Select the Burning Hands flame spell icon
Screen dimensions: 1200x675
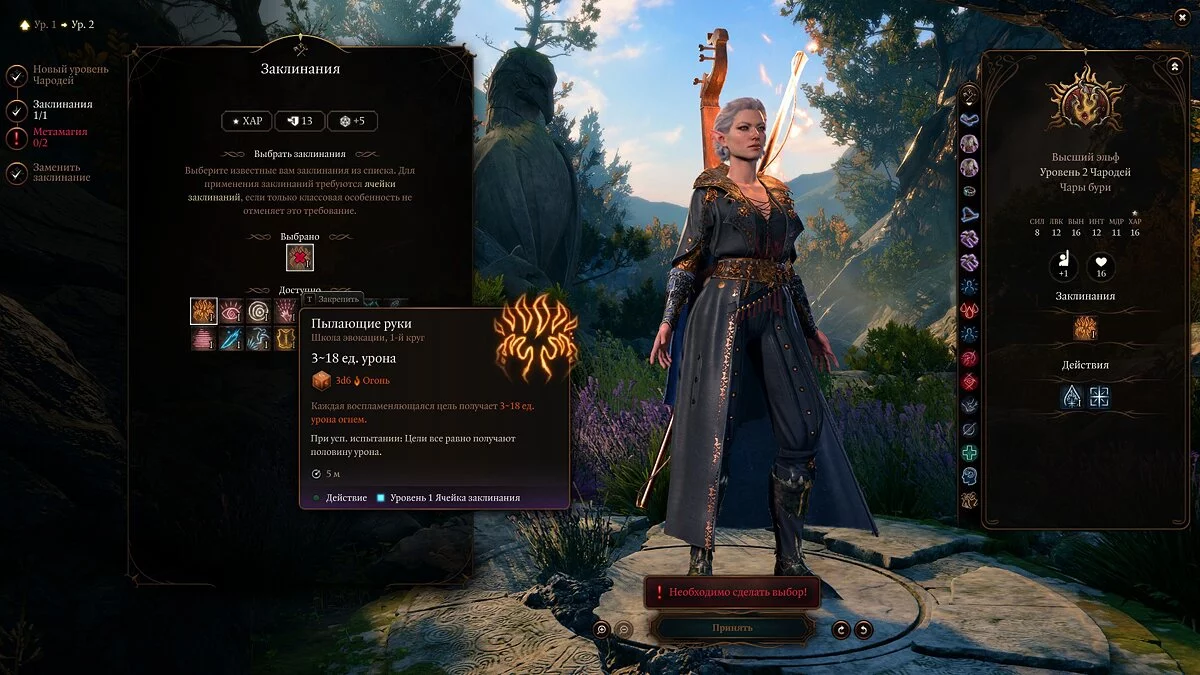pos(204,311)
